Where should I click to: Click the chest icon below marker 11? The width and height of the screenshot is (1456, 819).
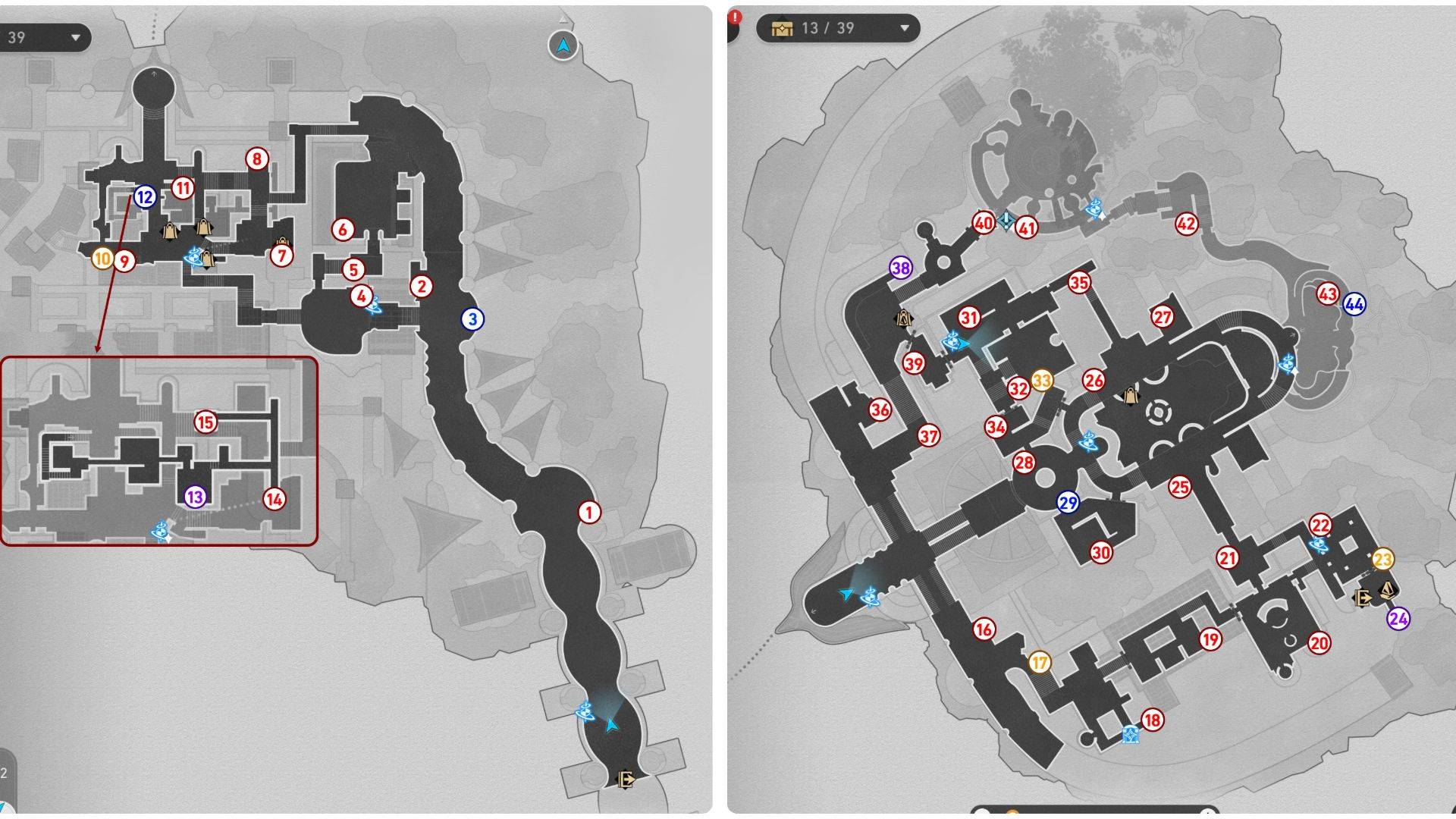[x=171, y=230]
